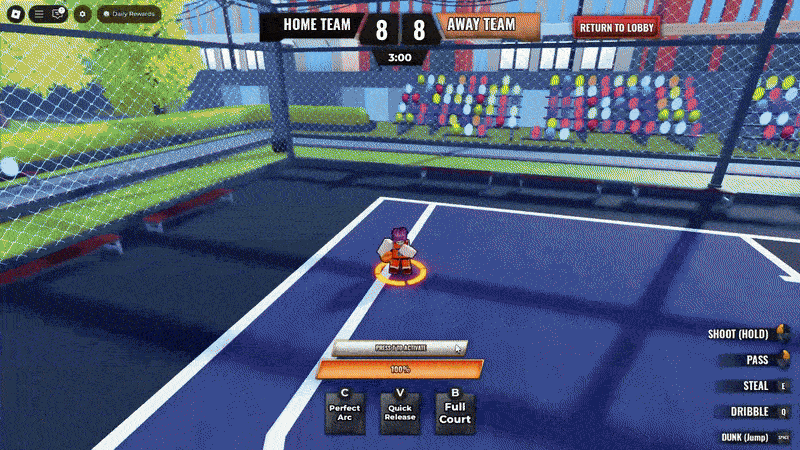Activate the Full Court ability
The image size is (800, 450).
pos(455,410)
